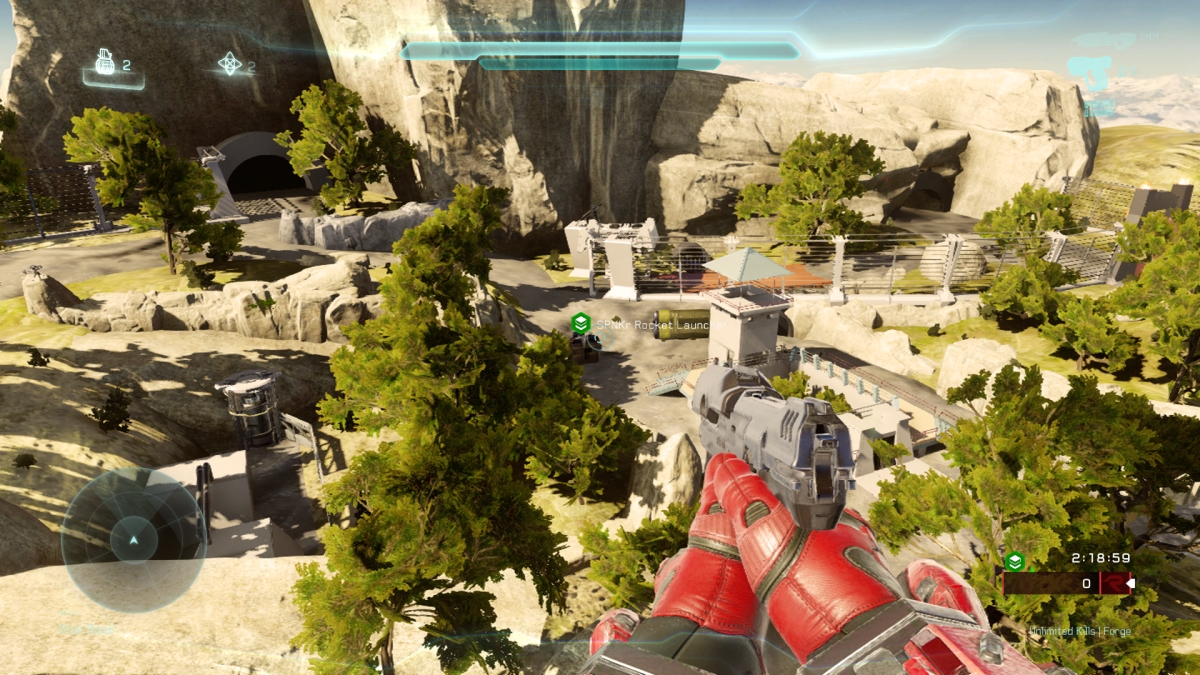Select the SPNKr Rocket Launcher waypoint marker

pos(580,323)
